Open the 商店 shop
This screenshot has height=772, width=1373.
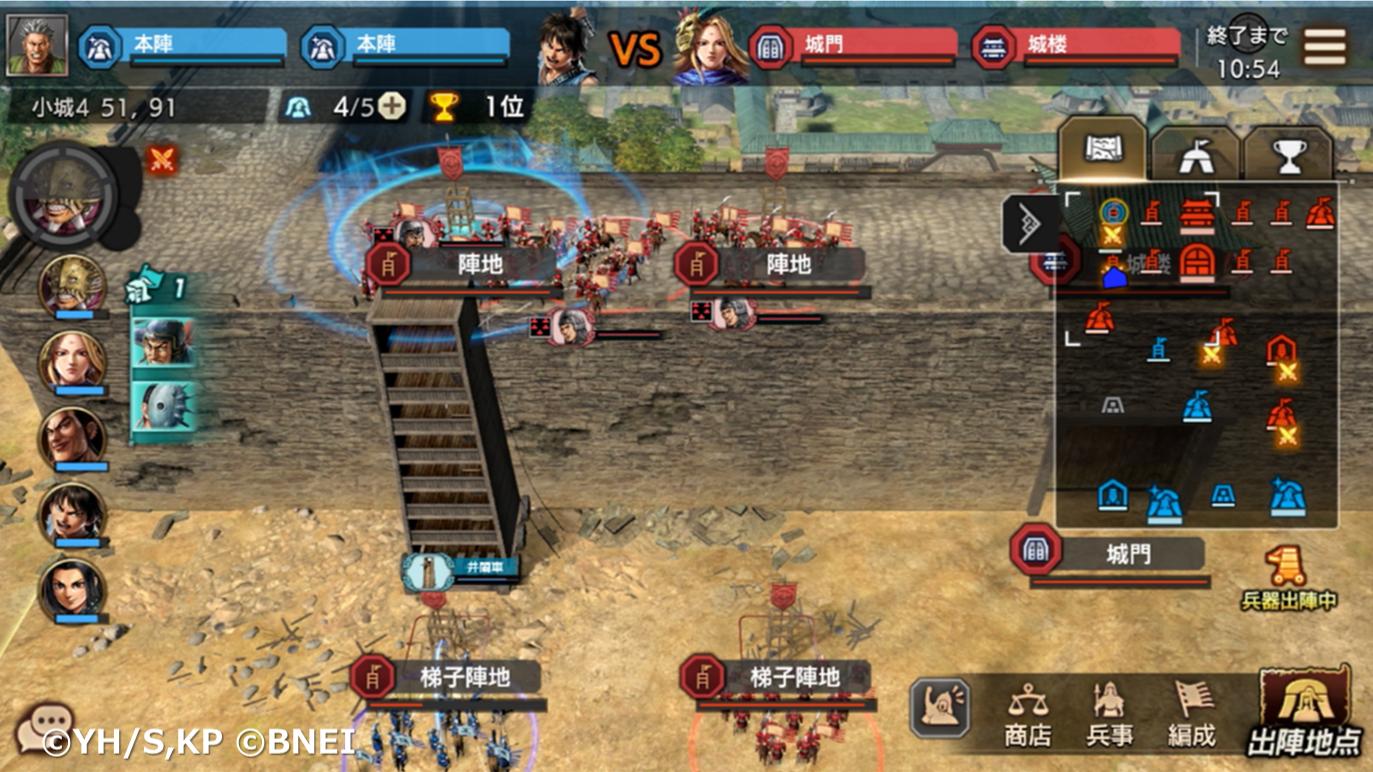[x=1028, y=714]
